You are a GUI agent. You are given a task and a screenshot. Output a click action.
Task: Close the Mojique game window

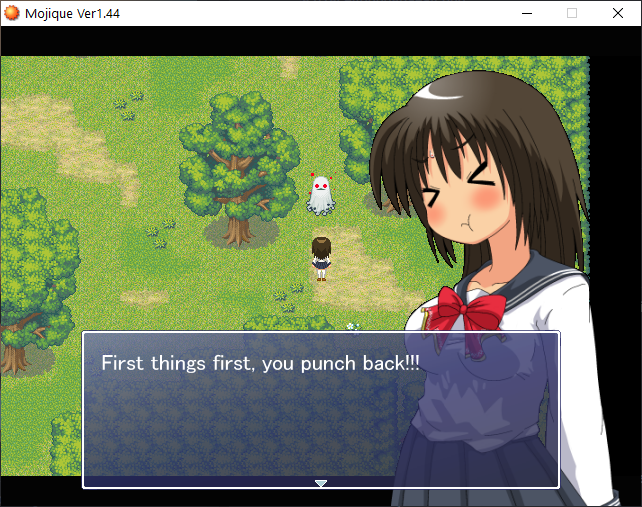coord(617,13)
